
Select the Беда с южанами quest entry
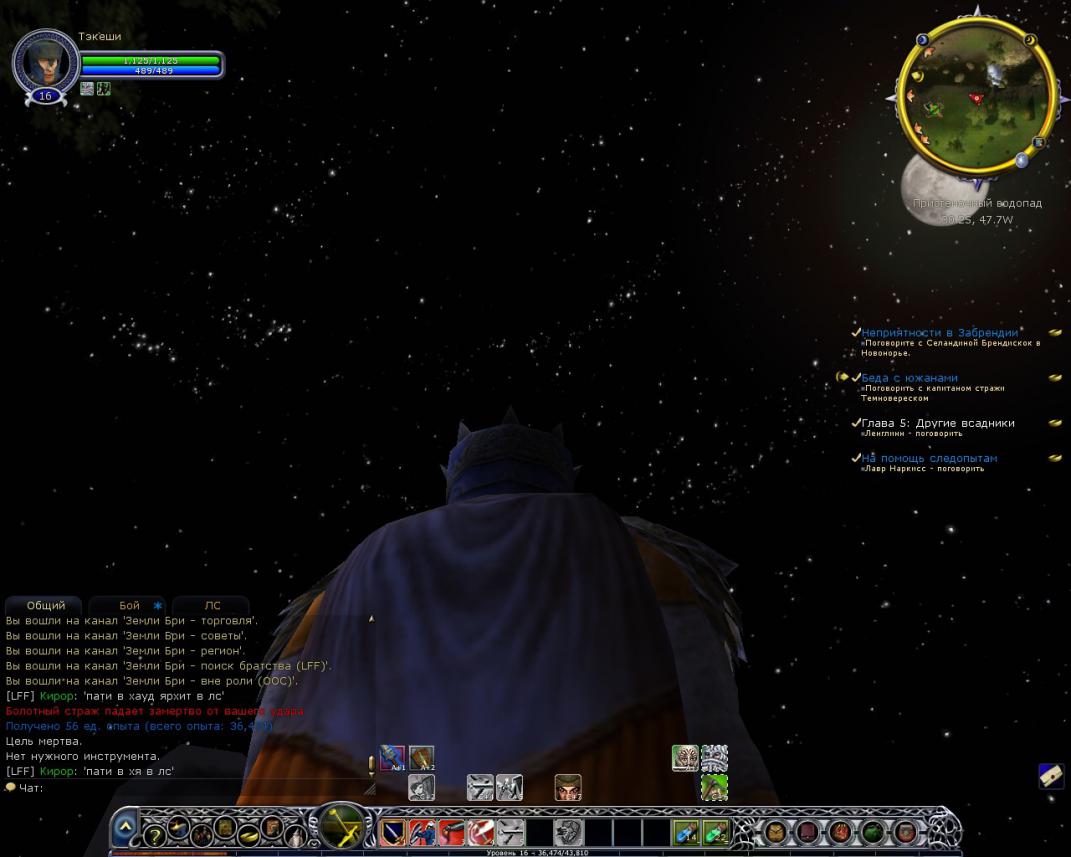(909, 378)
